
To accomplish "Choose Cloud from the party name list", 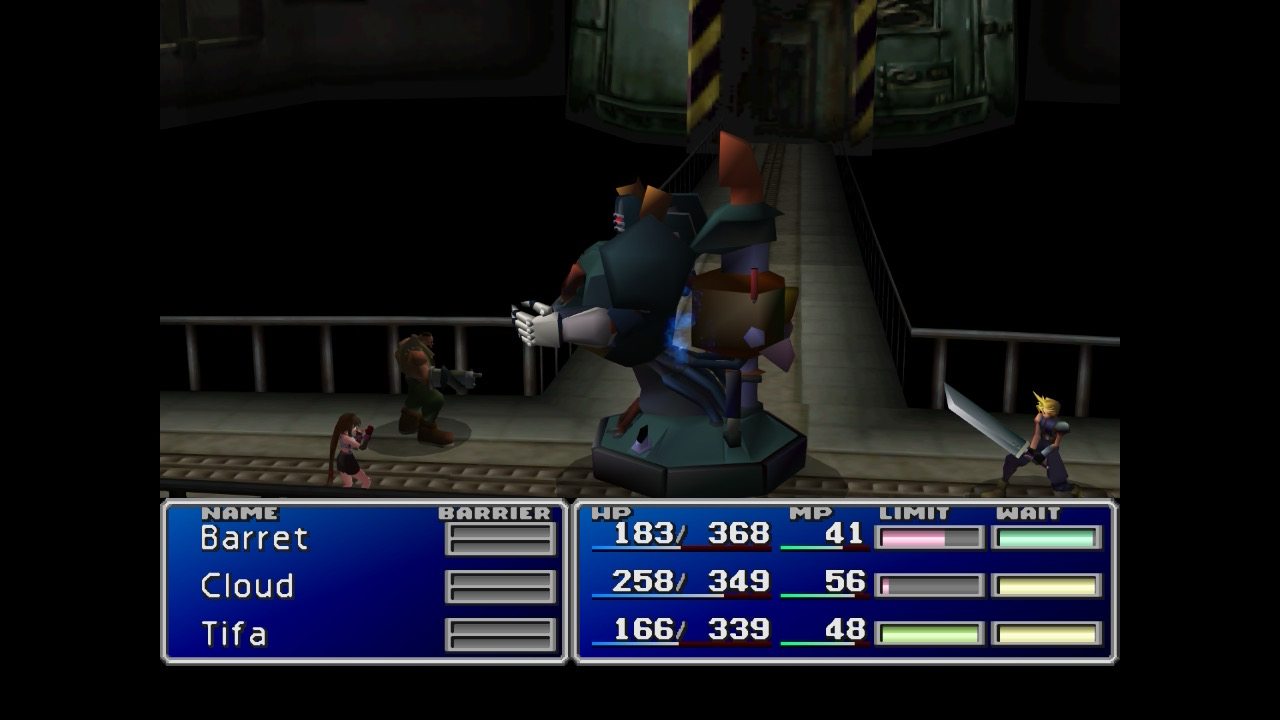I will [247, 586].
